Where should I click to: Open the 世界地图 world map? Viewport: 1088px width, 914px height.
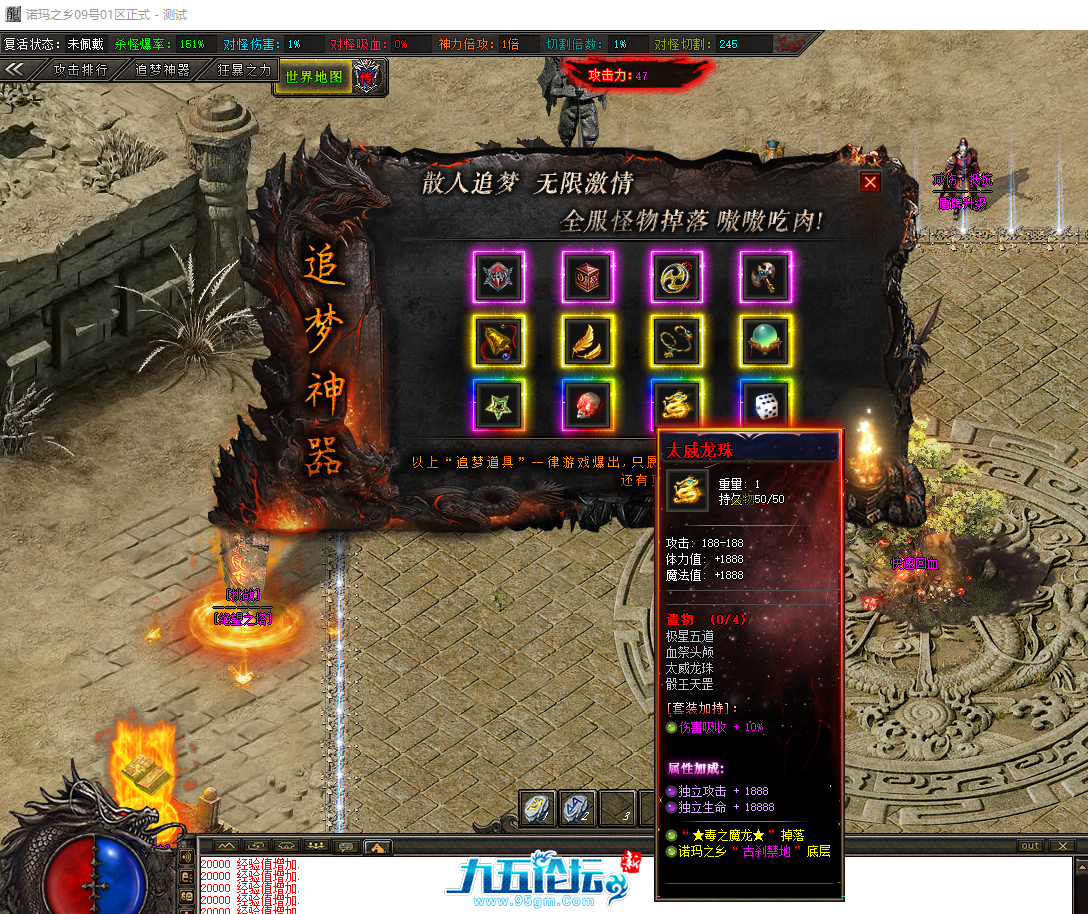coord(314,76)
